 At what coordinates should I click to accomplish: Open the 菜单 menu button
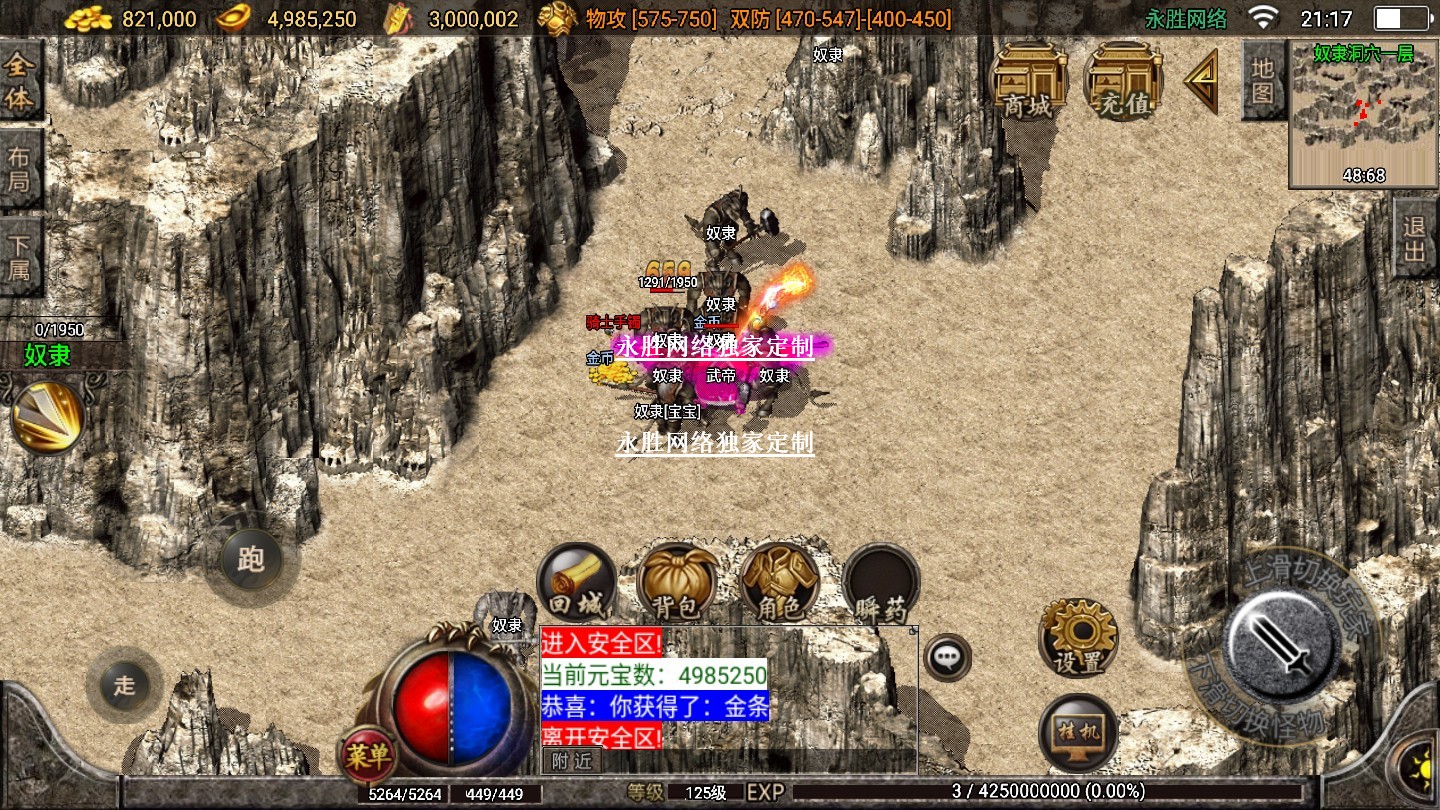(367, 756)
